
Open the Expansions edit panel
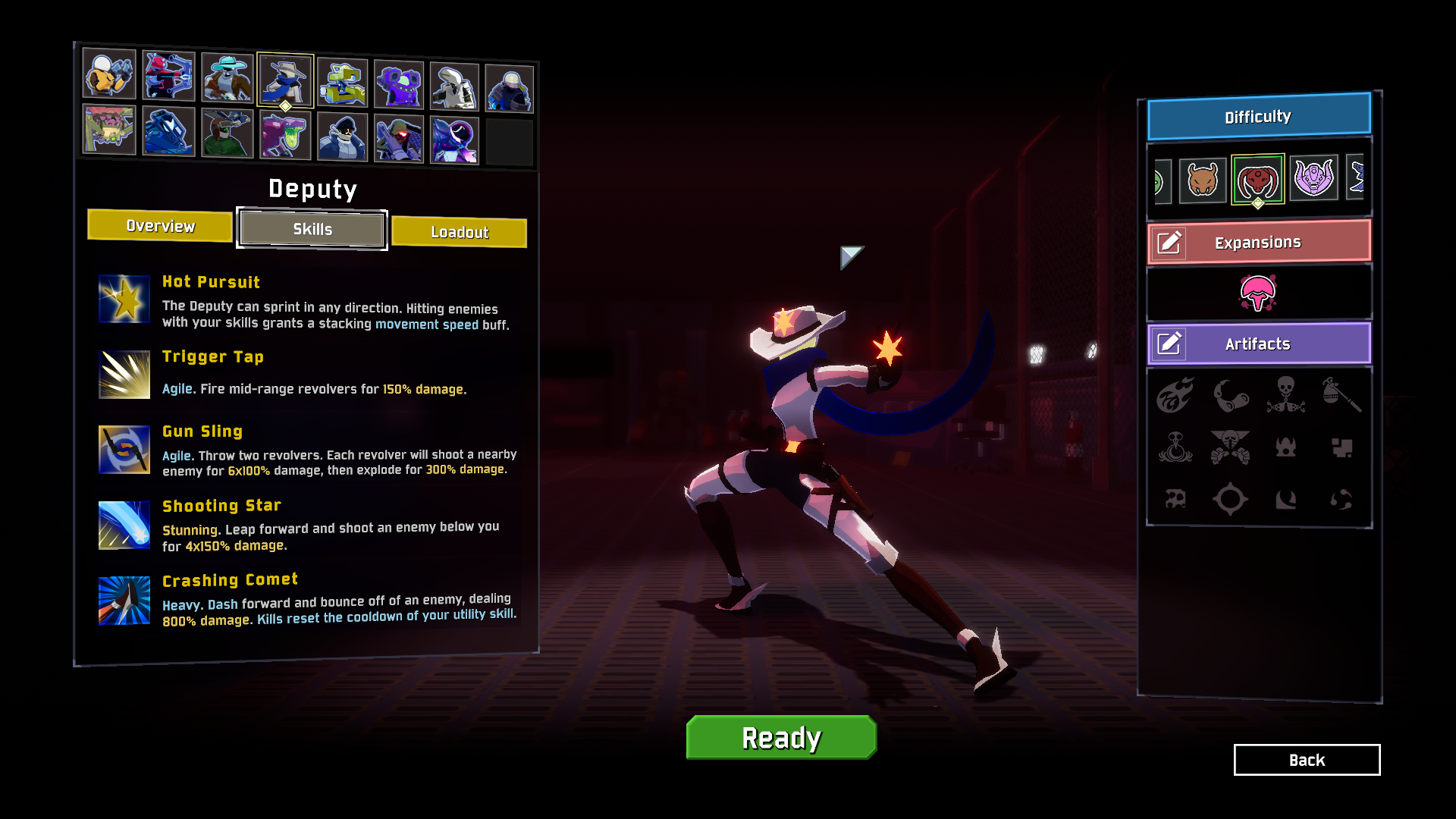coord(1169,243)
